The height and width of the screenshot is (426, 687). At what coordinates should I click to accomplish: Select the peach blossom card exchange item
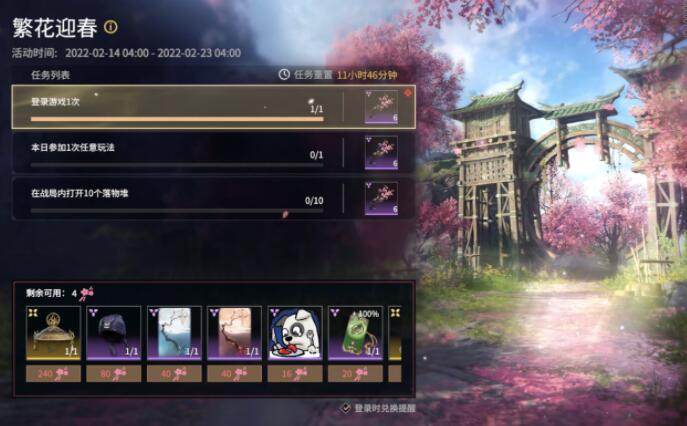tap(234, 333)
